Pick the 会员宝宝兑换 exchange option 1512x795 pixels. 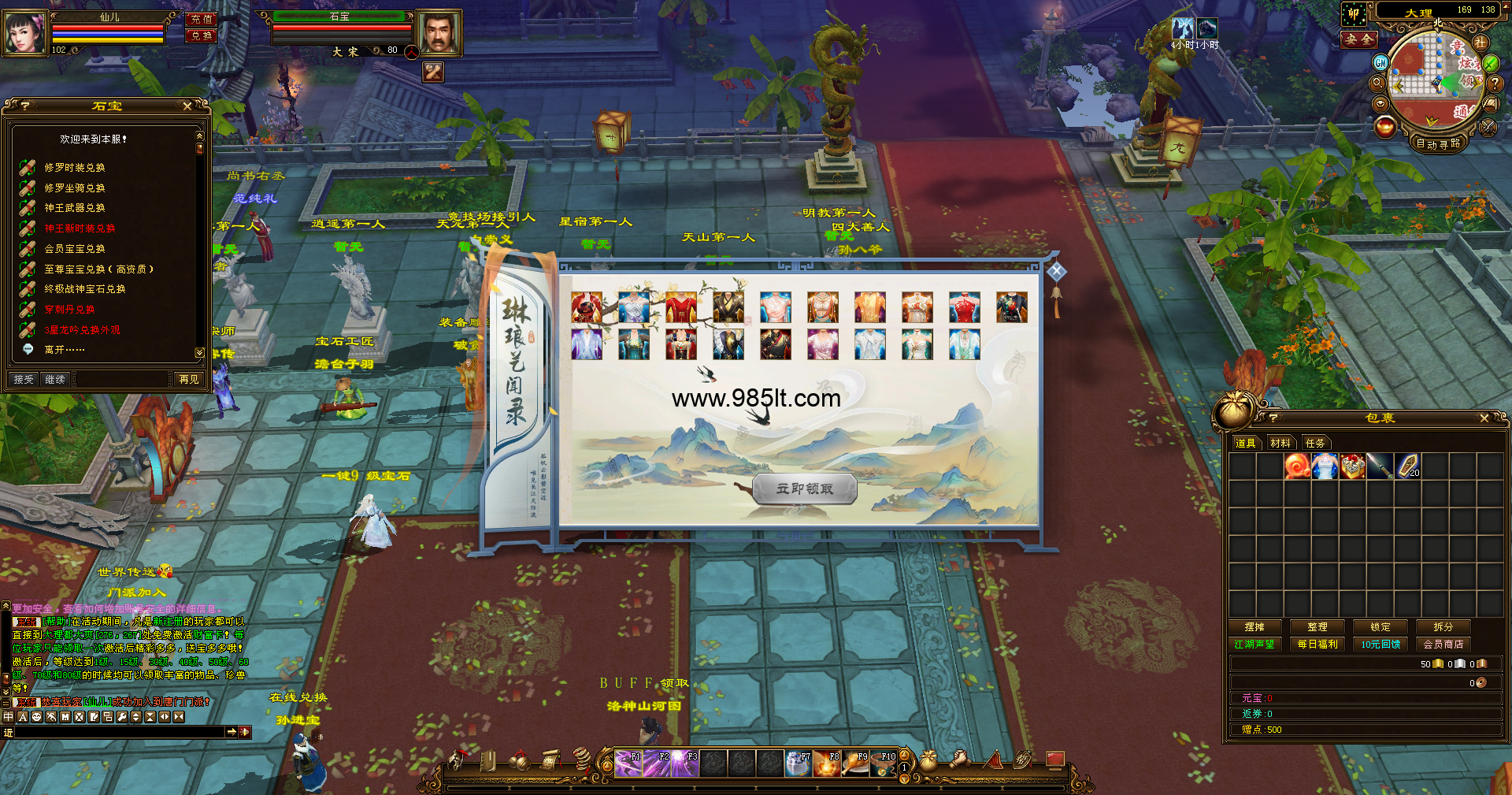coord(75,249)
